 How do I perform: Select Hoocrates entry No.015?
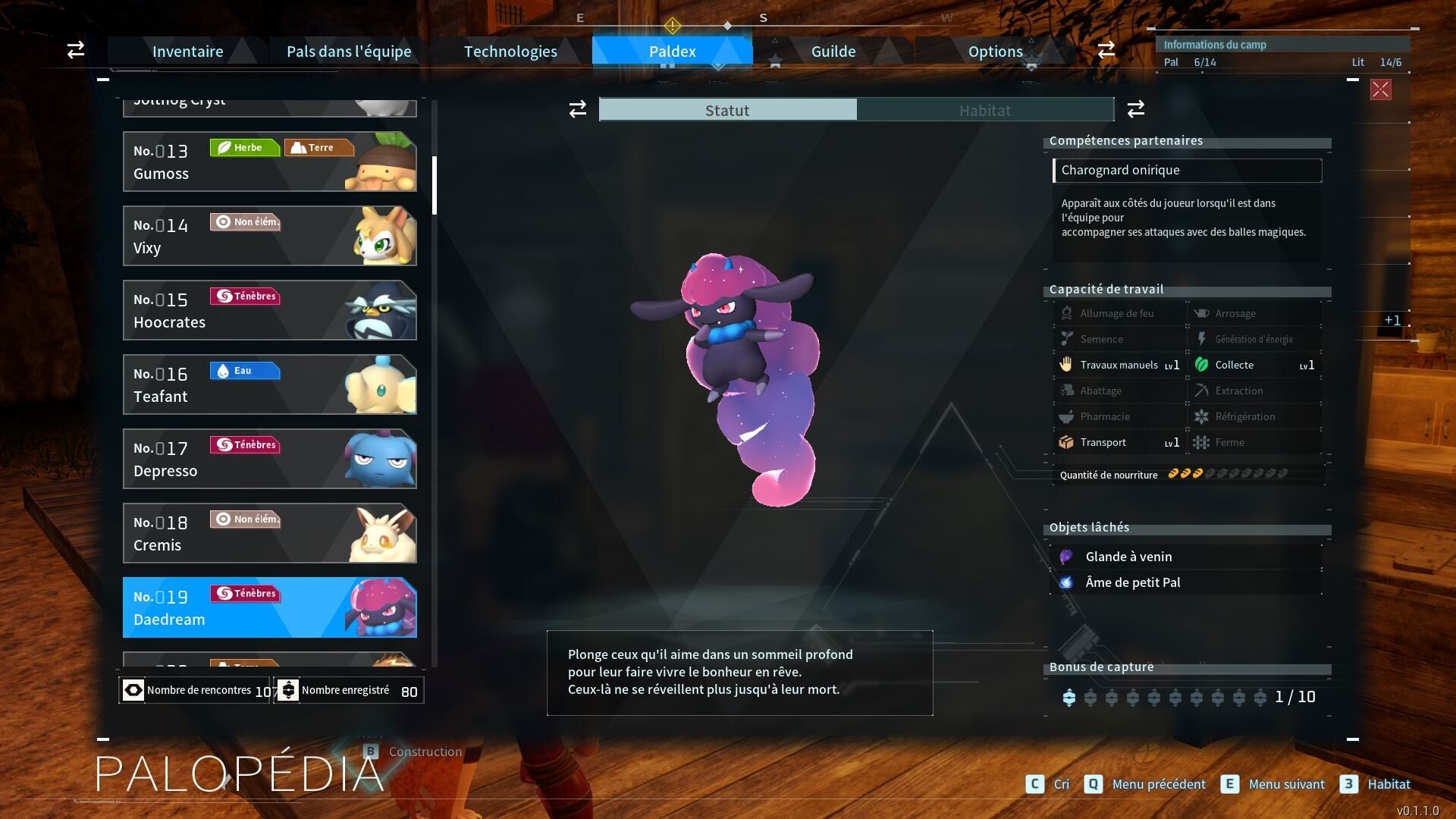pos(269,310)
